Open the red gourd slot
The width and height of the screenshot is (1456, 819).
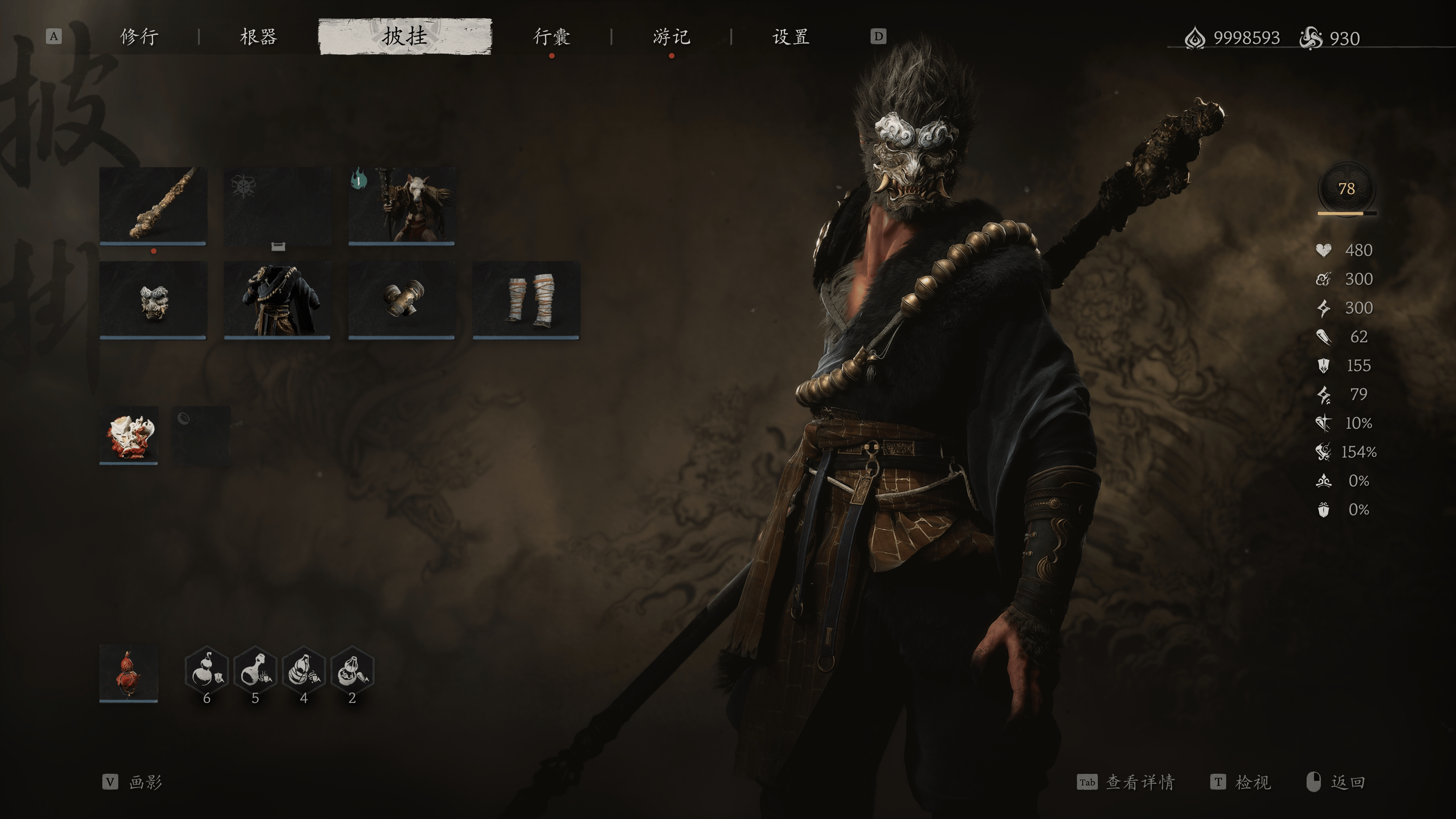[129, 673]
